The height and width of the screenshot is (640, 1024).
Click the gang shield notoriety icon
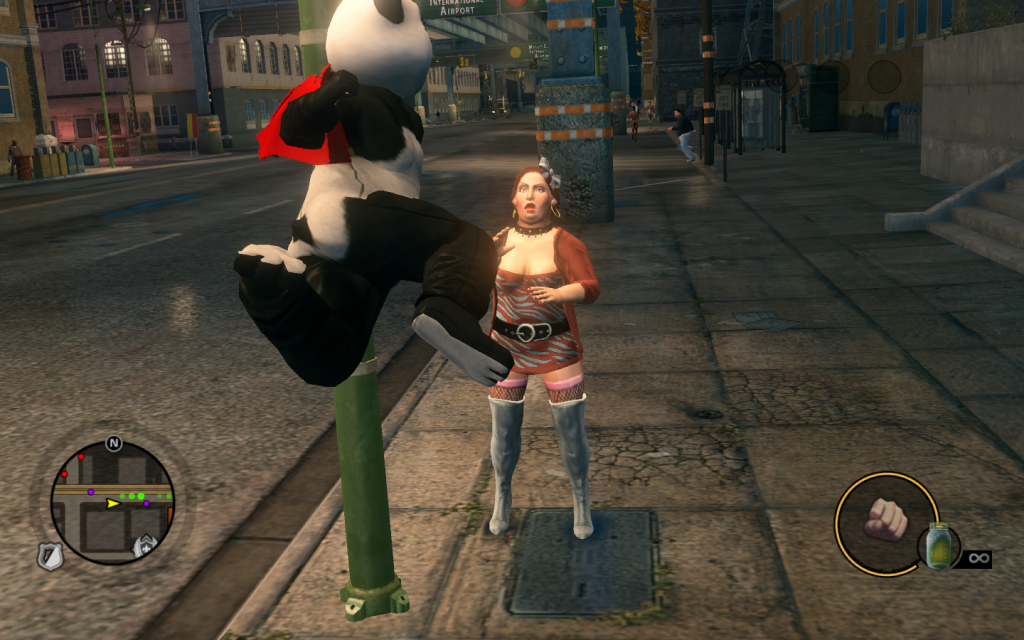point(146,546)
